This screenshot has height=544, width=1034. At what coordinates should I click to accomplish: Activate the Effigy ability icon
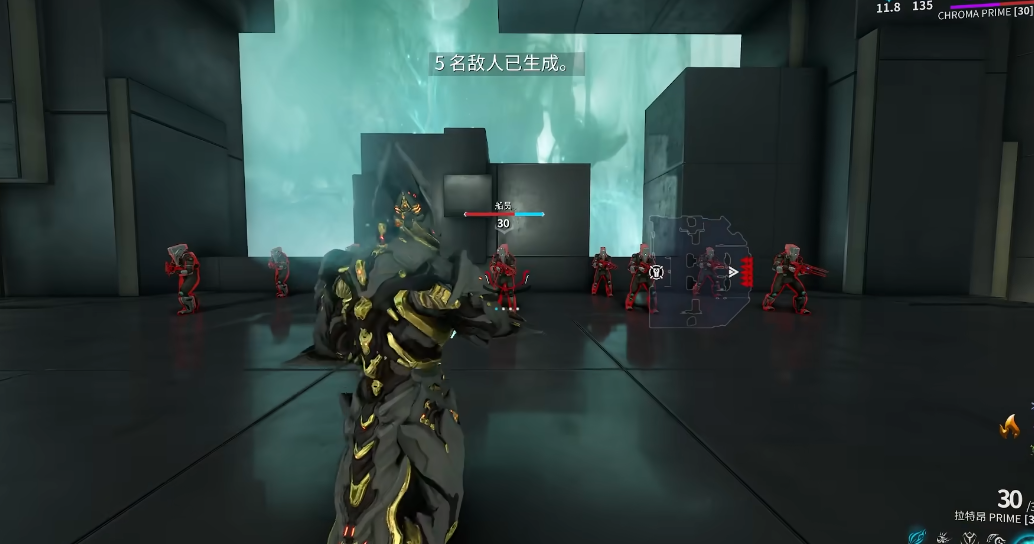click(x=995, y=538)
